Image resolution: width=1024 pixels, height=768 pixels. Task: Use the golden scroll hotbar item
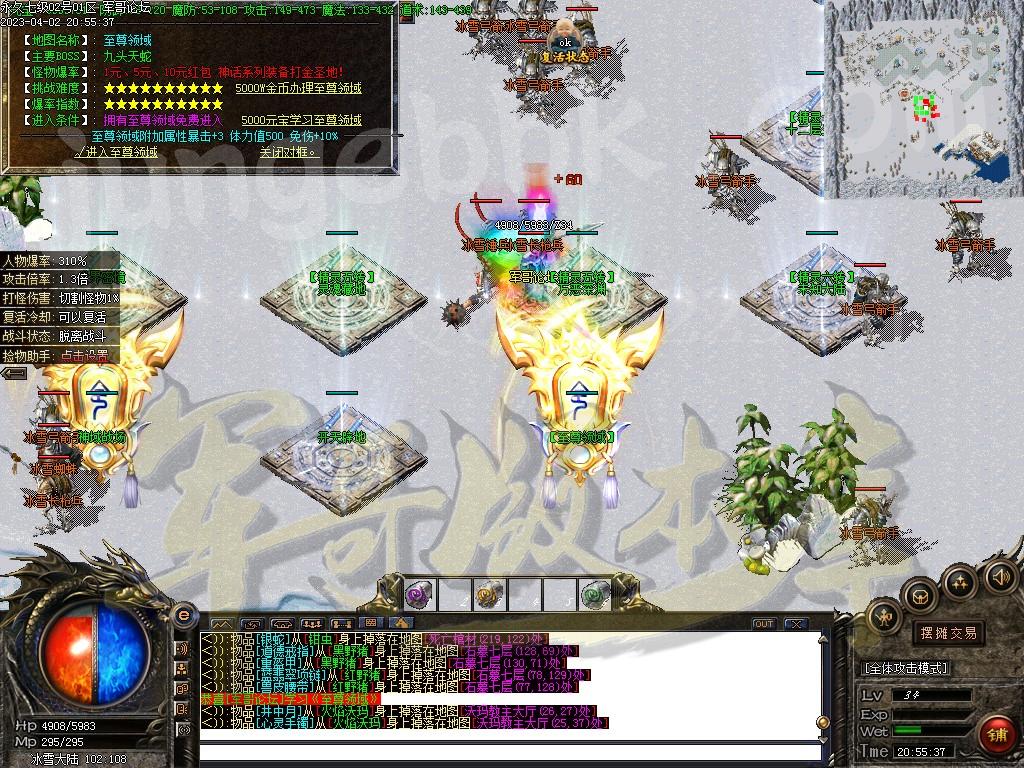click(x=487, y=594)
